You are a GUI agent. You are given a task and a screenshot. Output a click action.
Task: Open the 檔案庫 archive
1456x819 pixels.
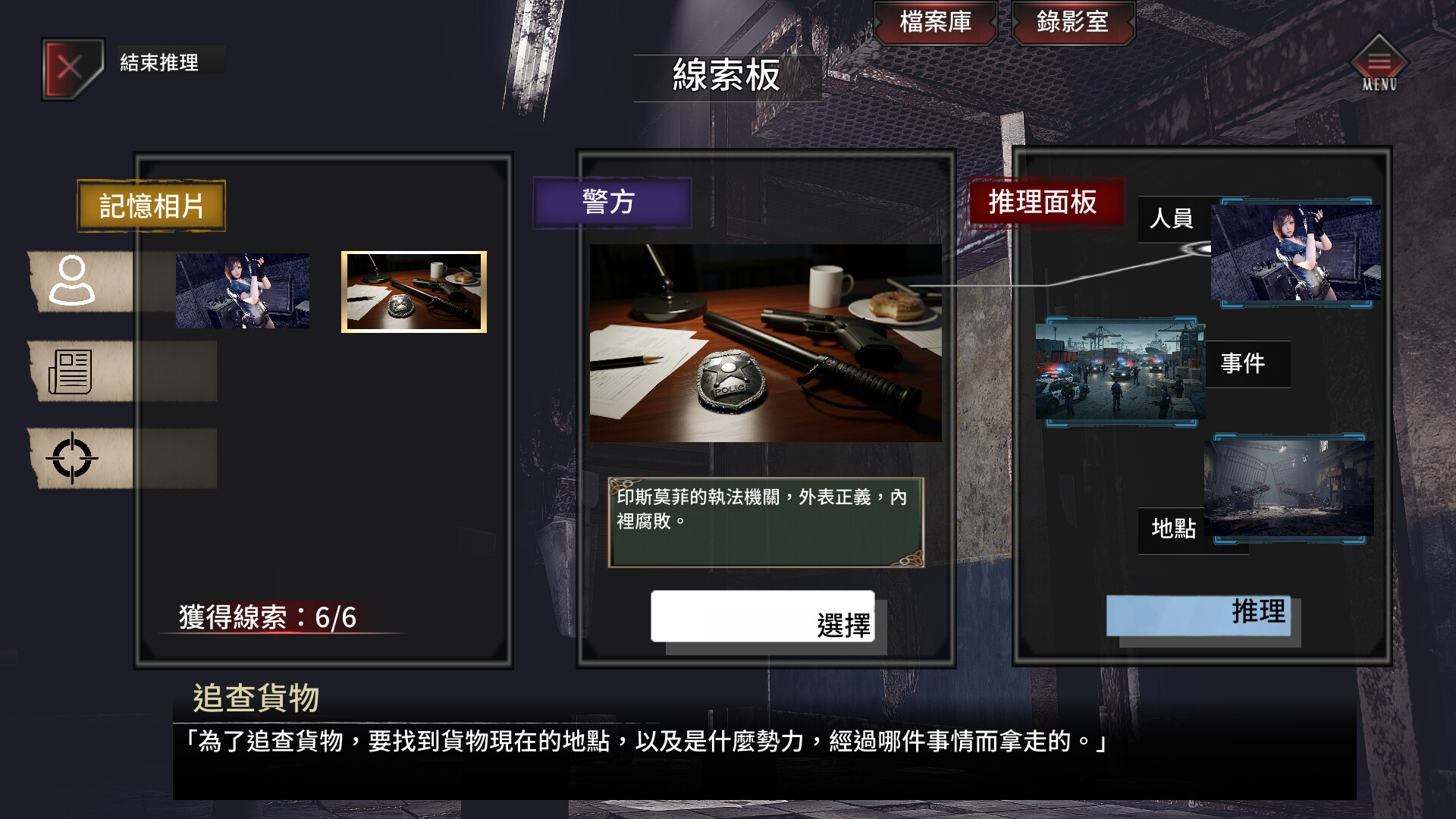(x=937, y=23)
